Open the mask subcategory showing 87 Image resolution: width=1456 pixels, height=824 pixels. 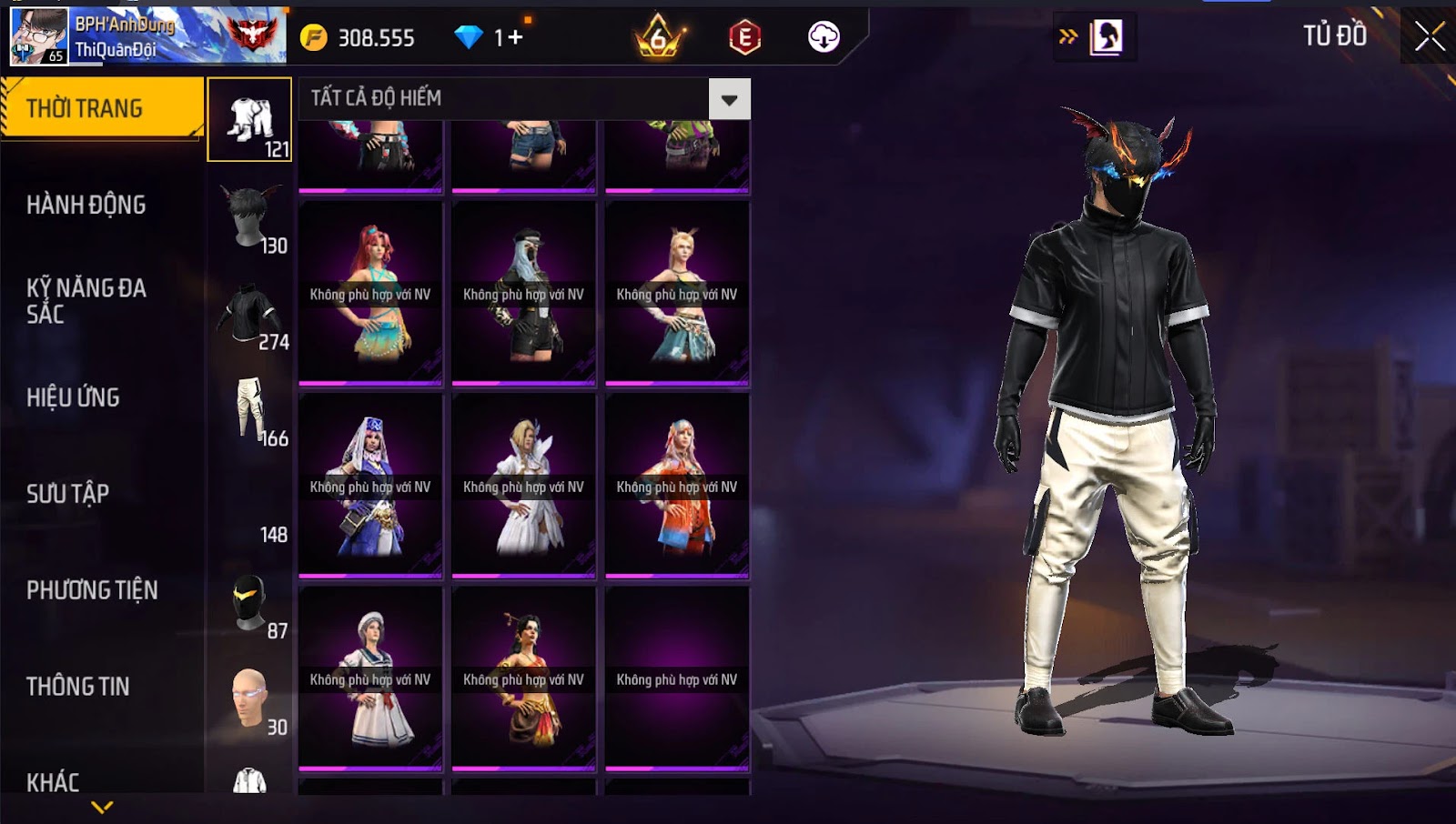[x=250, y=603]
